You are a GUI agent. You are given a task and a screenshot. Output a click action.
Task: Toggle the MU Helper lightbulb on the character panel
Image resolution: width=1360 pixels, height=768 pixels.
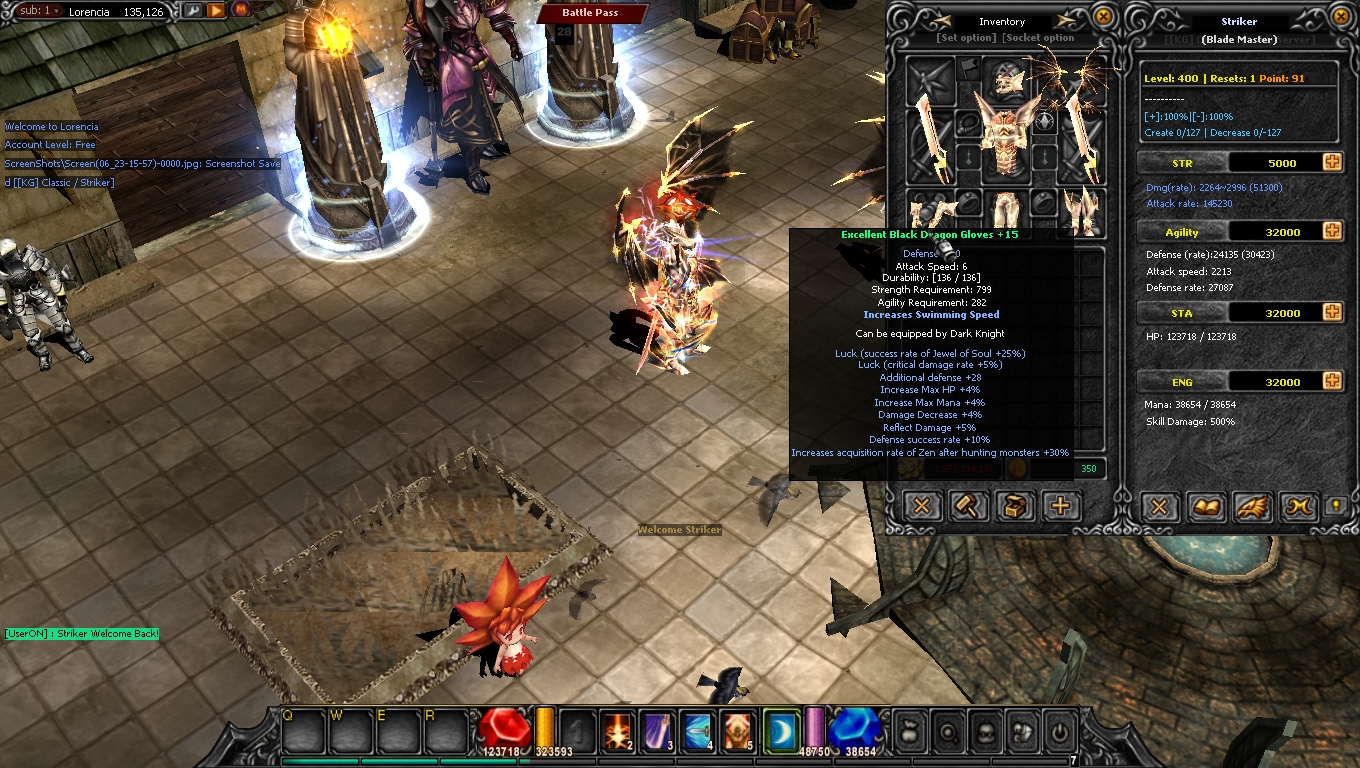point(1336,507)
